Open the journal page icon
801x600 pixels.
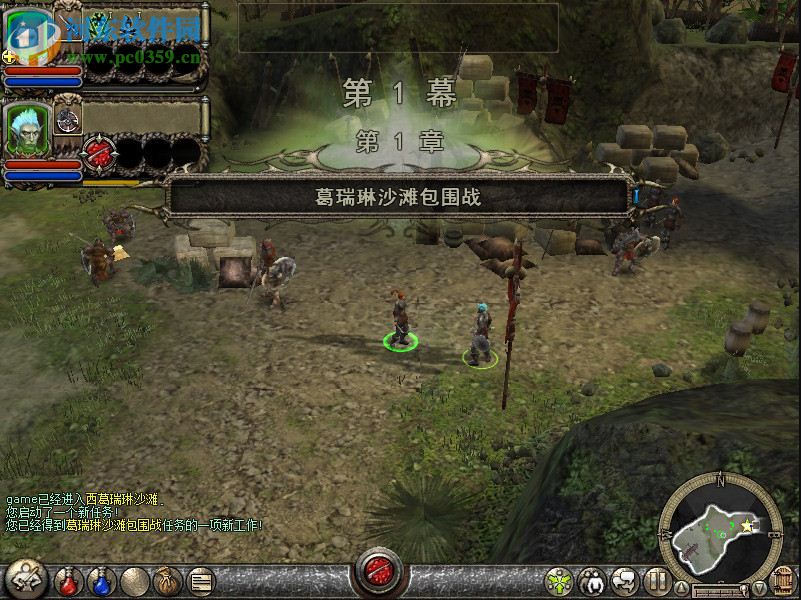(201, 580)
